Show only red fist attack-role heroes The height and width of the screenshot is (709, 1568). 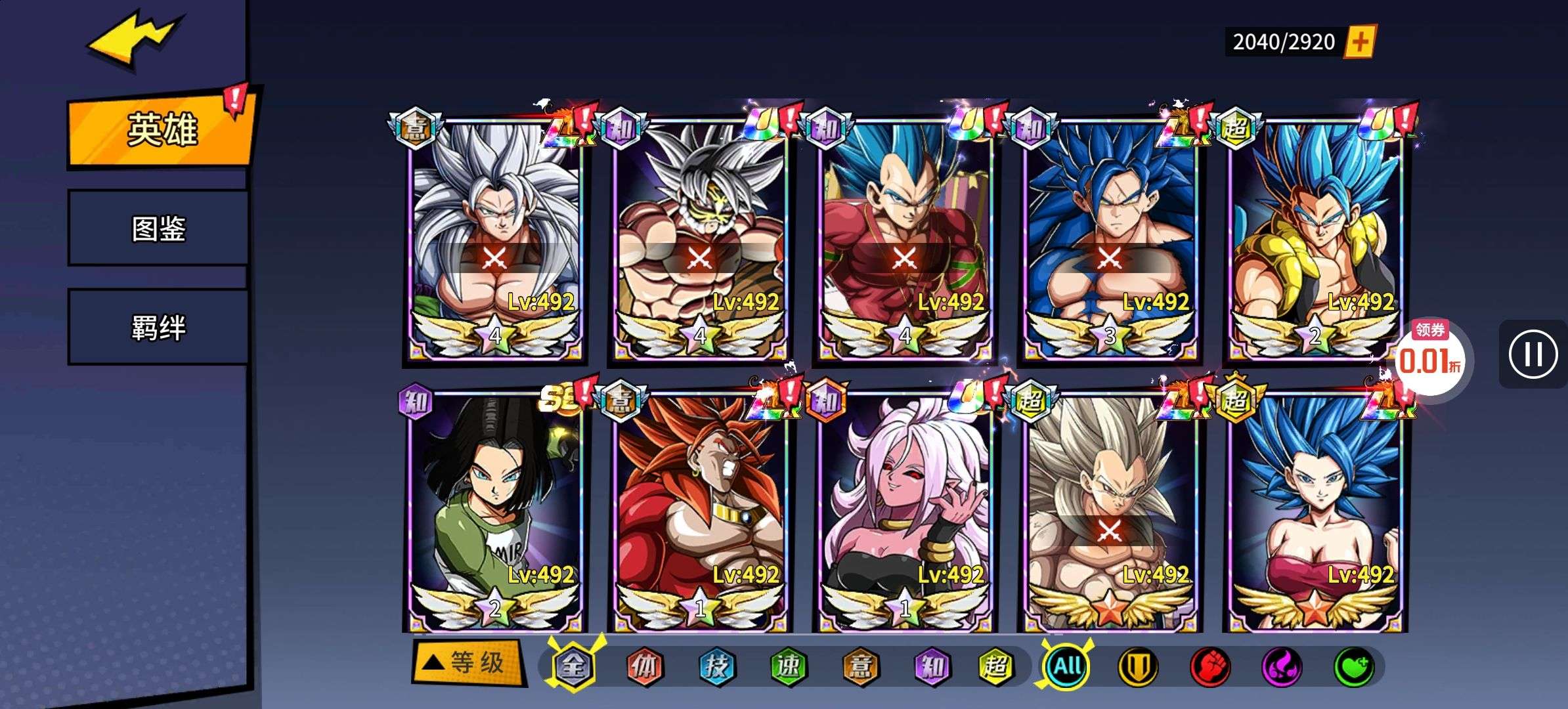[x=1209, y=666]
